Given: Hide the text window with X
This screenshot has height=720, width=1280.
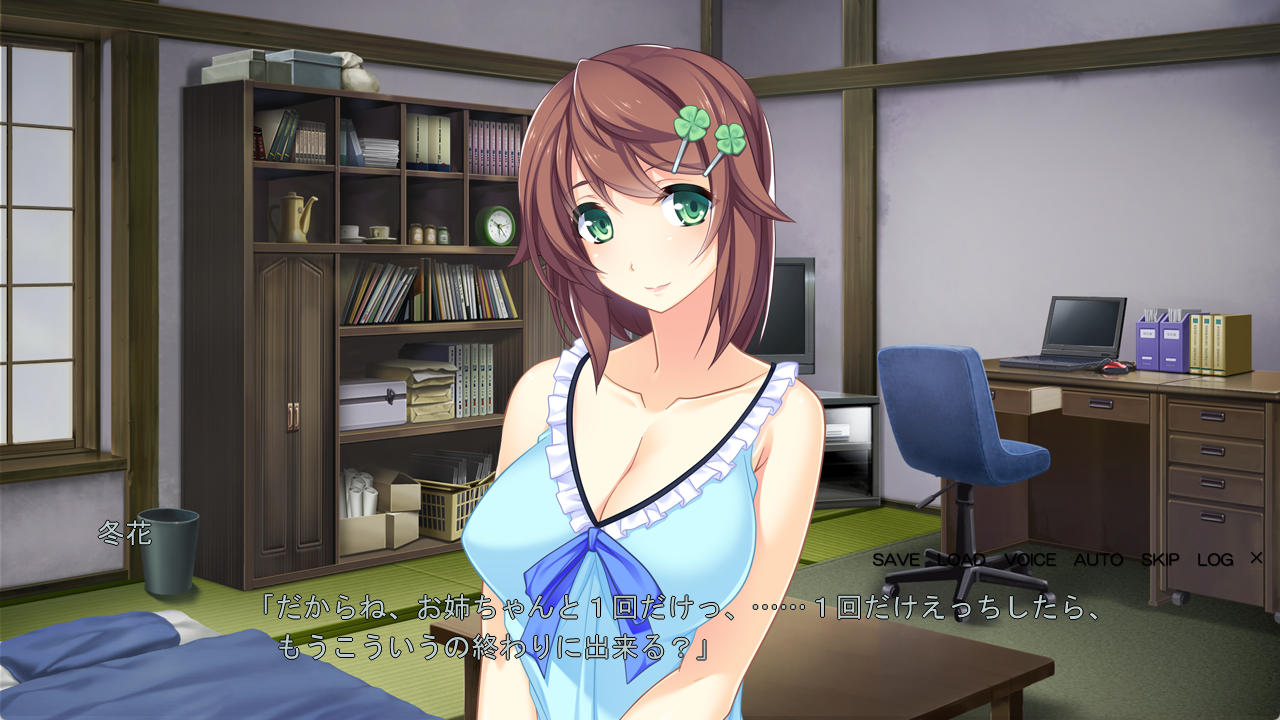Looking at the screenshot, I should point(1256,558).
